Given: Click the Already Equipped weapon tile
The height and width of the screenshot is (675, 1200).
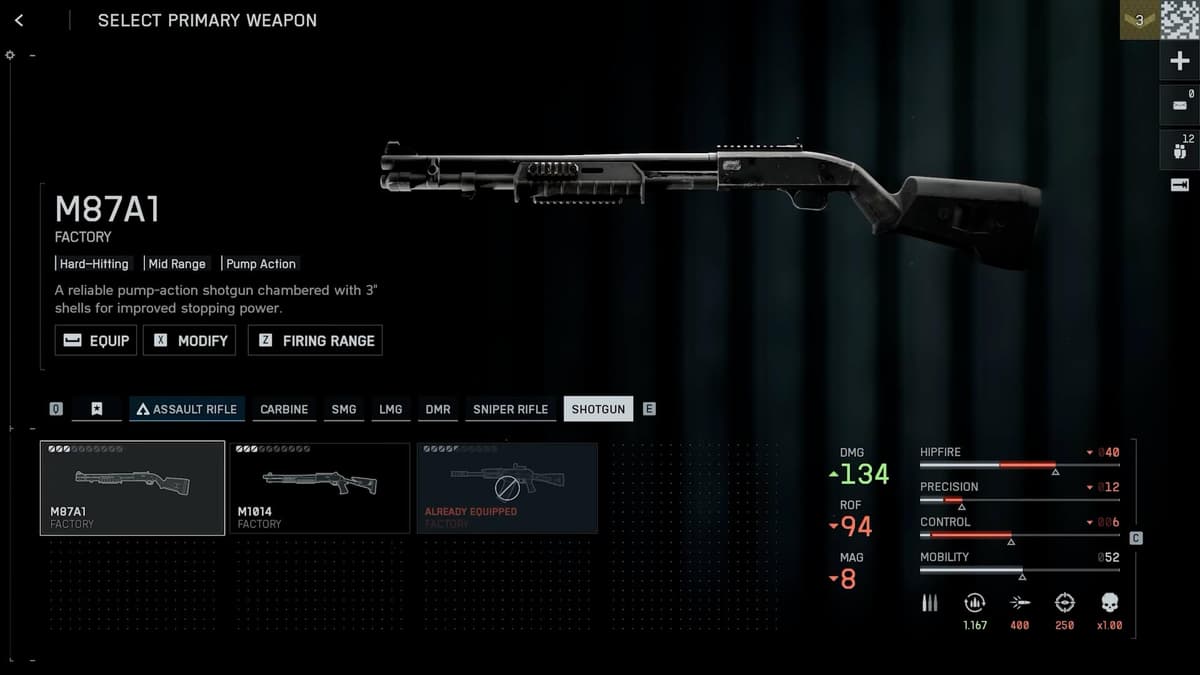Looking at the screenshot, I should click(507, 488).
